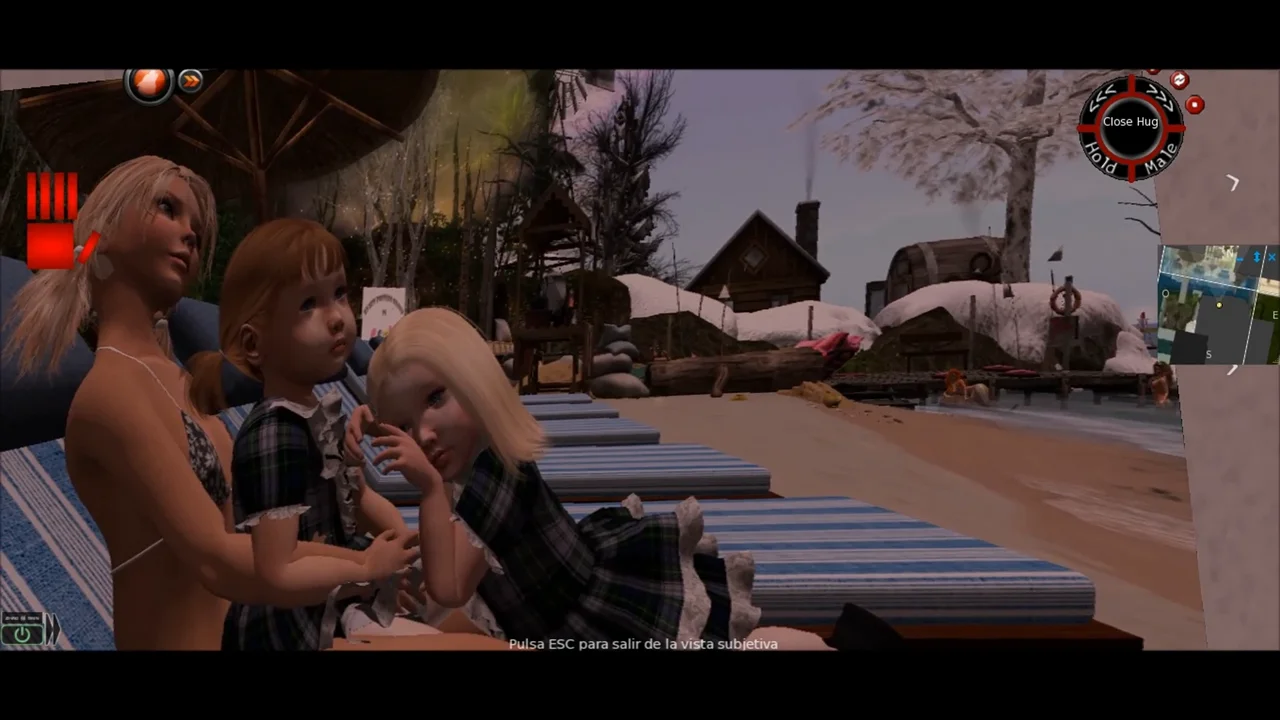Viewport: 1280px width, 720px height.
Task: Click the Close Hug center button
Action: pyautogui.click(x=1130, y=122)
